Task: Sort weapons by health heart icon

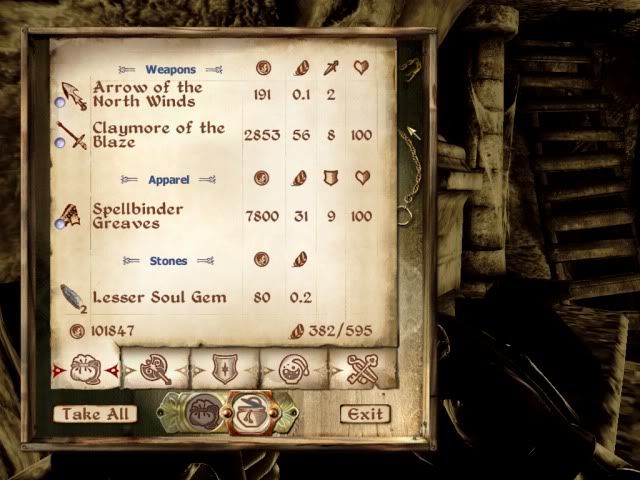Action: 362,70
